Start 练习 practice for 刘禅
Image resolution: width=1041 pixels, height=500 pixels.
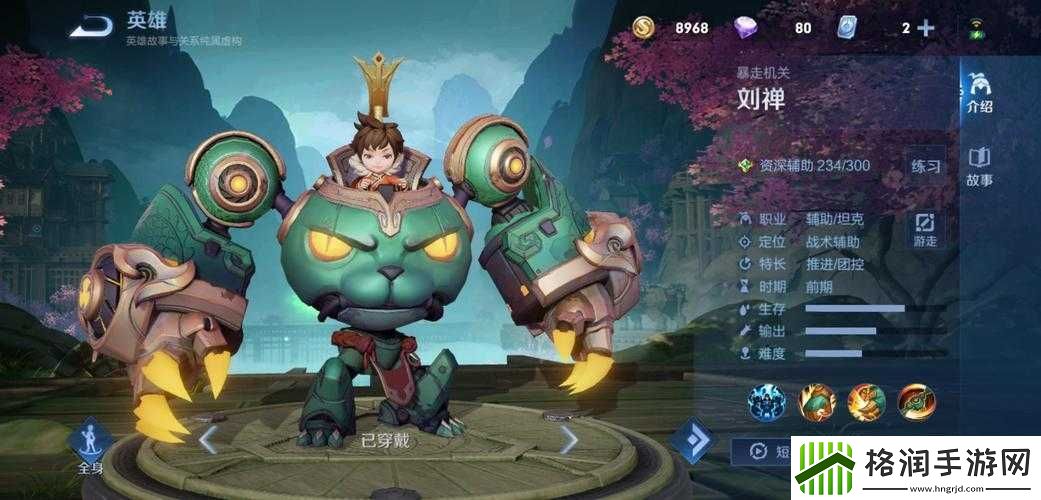(926, 166)
